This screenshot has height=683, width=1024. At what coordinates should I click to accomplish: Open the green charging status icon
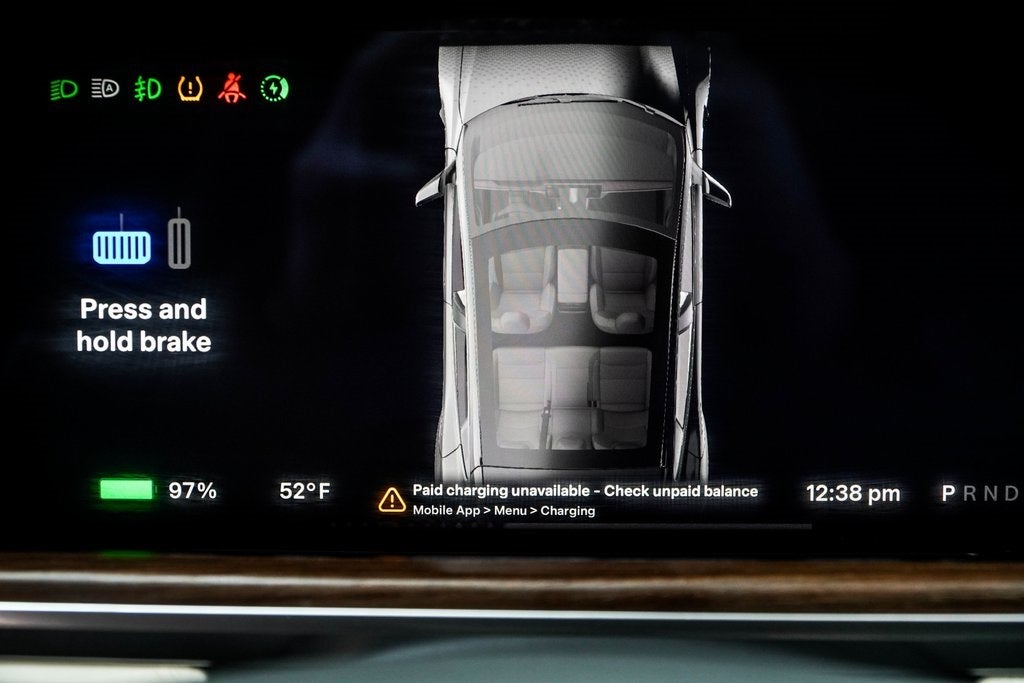pyautogui.click(x=274, y=89)
